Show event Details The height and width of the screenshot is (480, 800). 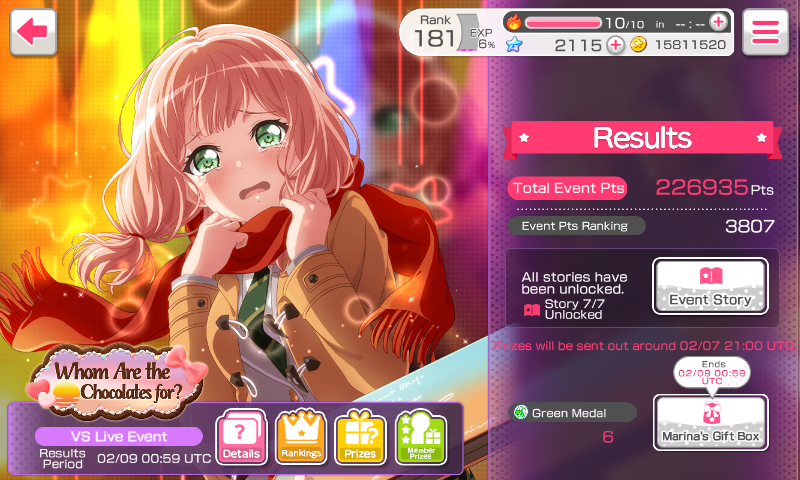(x=242, y=438)
